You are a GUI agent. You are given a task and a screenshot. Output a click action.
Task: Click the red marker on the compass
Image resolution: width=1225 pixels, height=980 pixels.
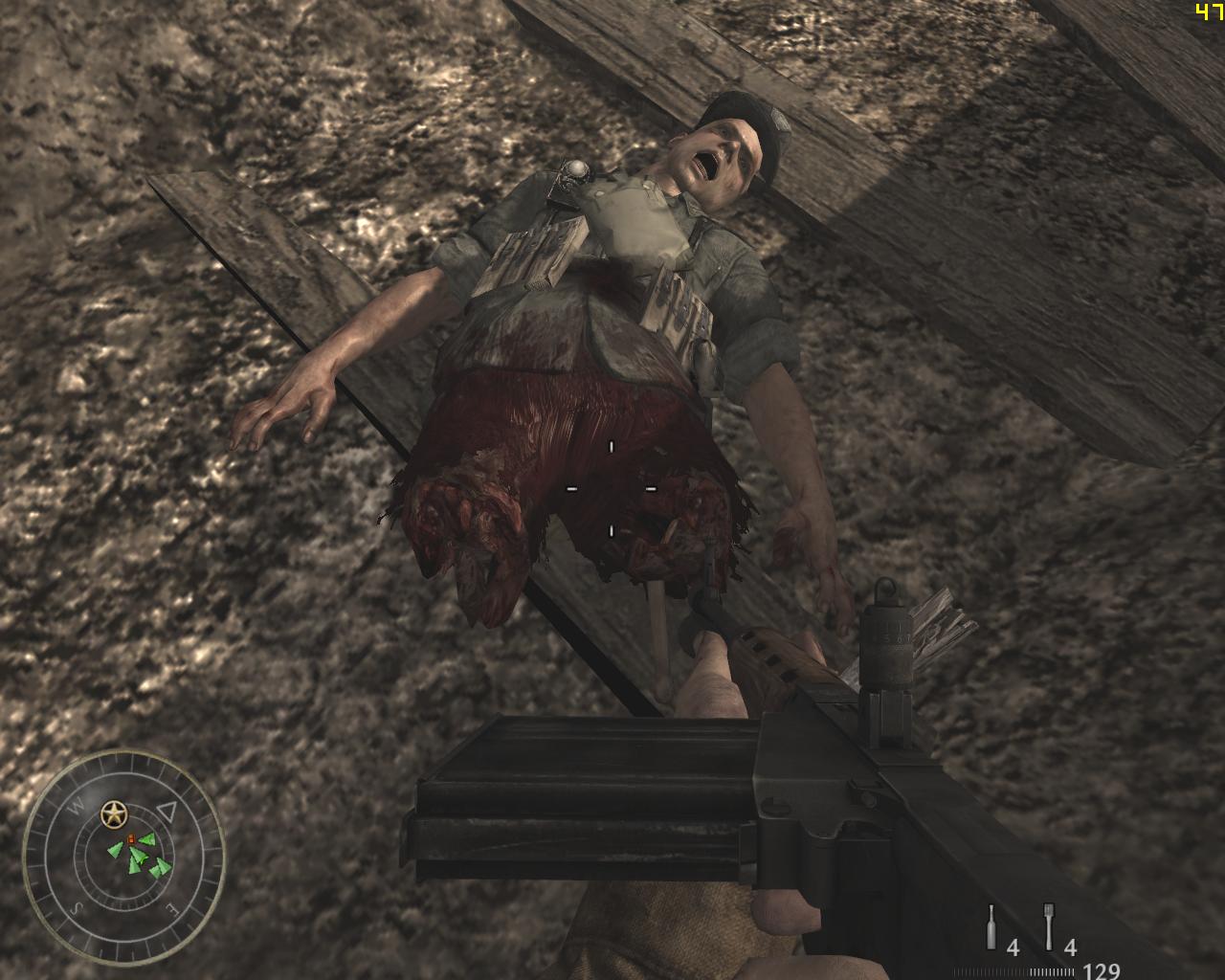point(131,838)
